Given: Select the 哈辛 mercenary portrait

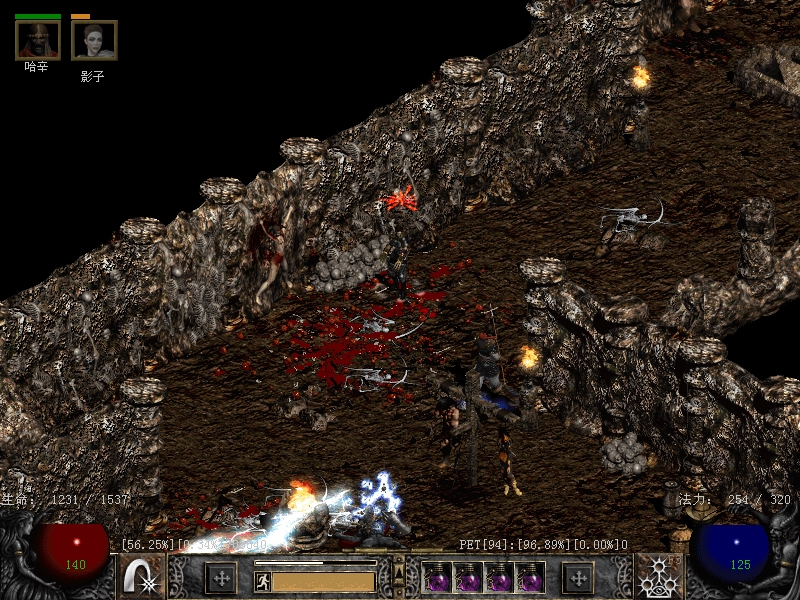Looking at the screenshot, I should pyautogui.click(x=37, y=39).
